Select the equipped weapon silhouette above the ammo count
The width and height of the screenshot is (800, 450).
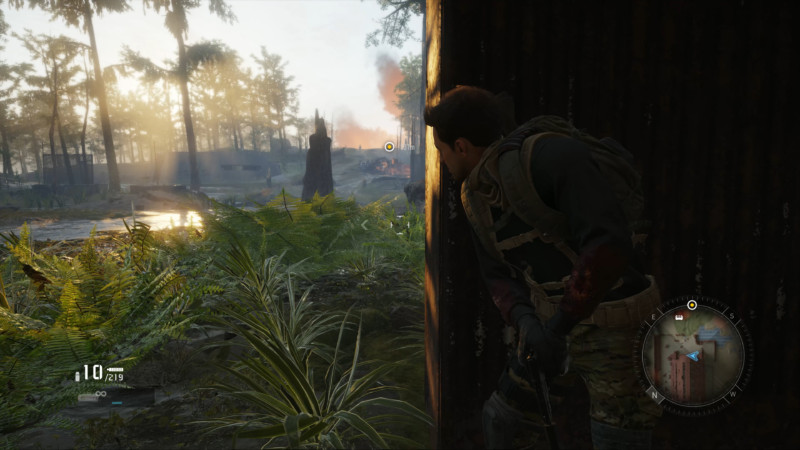tap(115, 368)
